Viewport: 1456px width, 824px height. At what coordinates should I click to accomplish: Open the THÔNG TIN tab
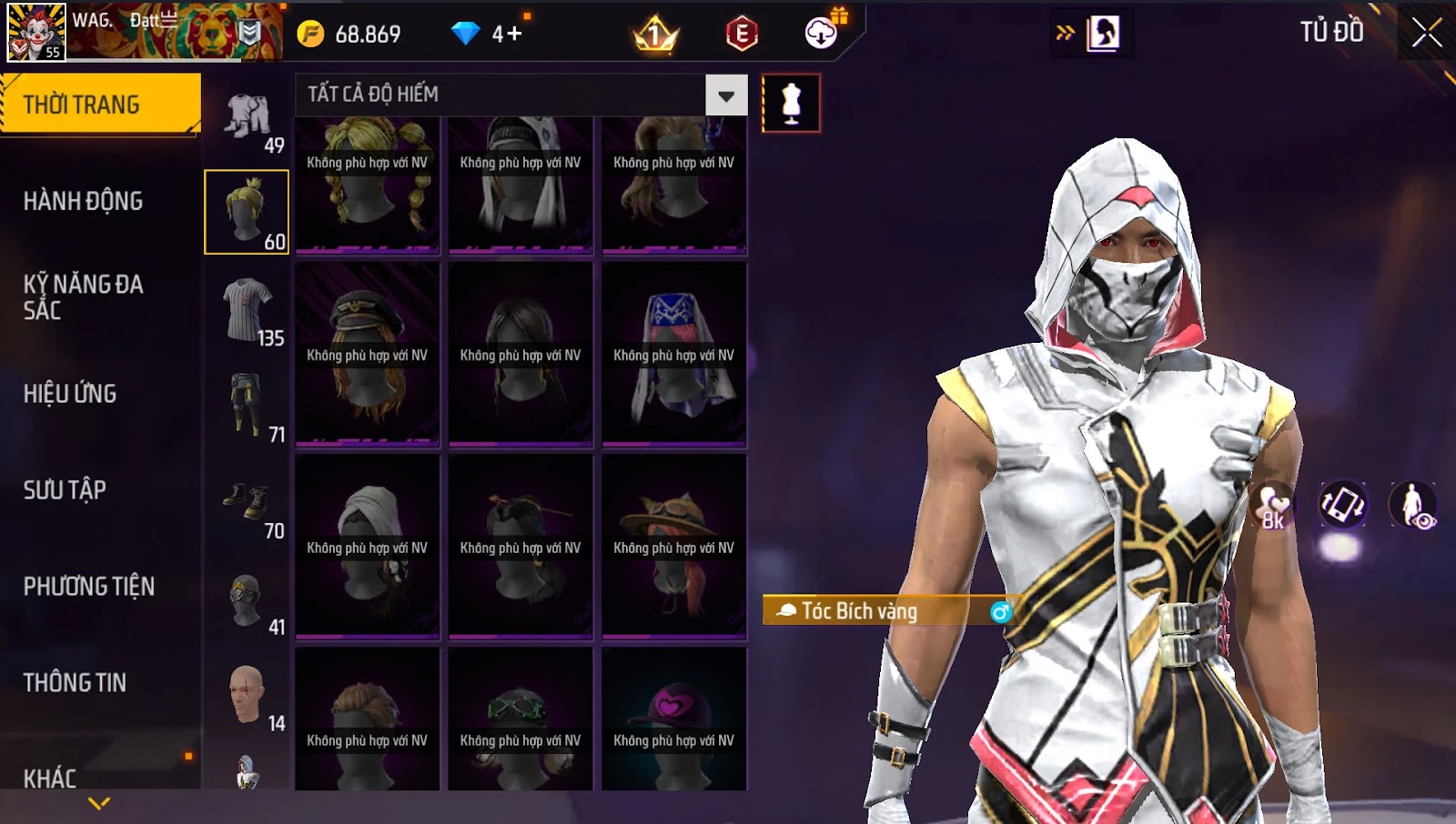tap(75, 683)
